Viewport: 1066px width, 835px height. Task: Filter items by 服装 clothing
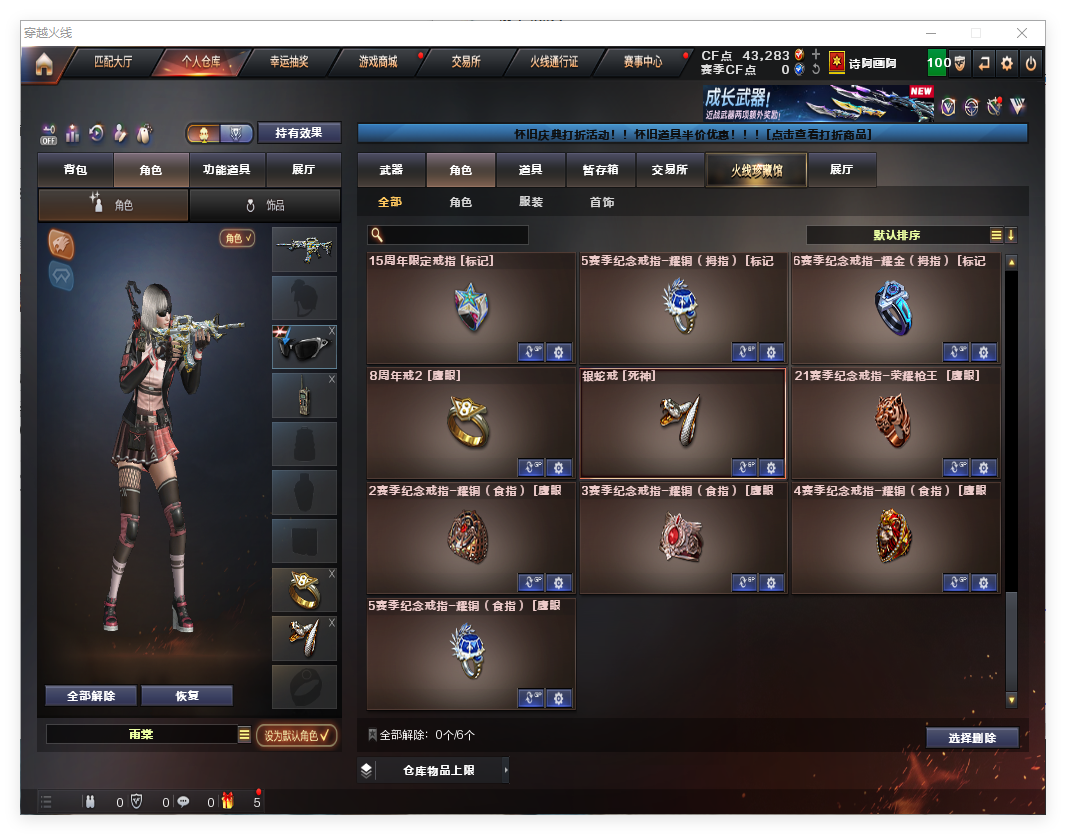(531, 202)
